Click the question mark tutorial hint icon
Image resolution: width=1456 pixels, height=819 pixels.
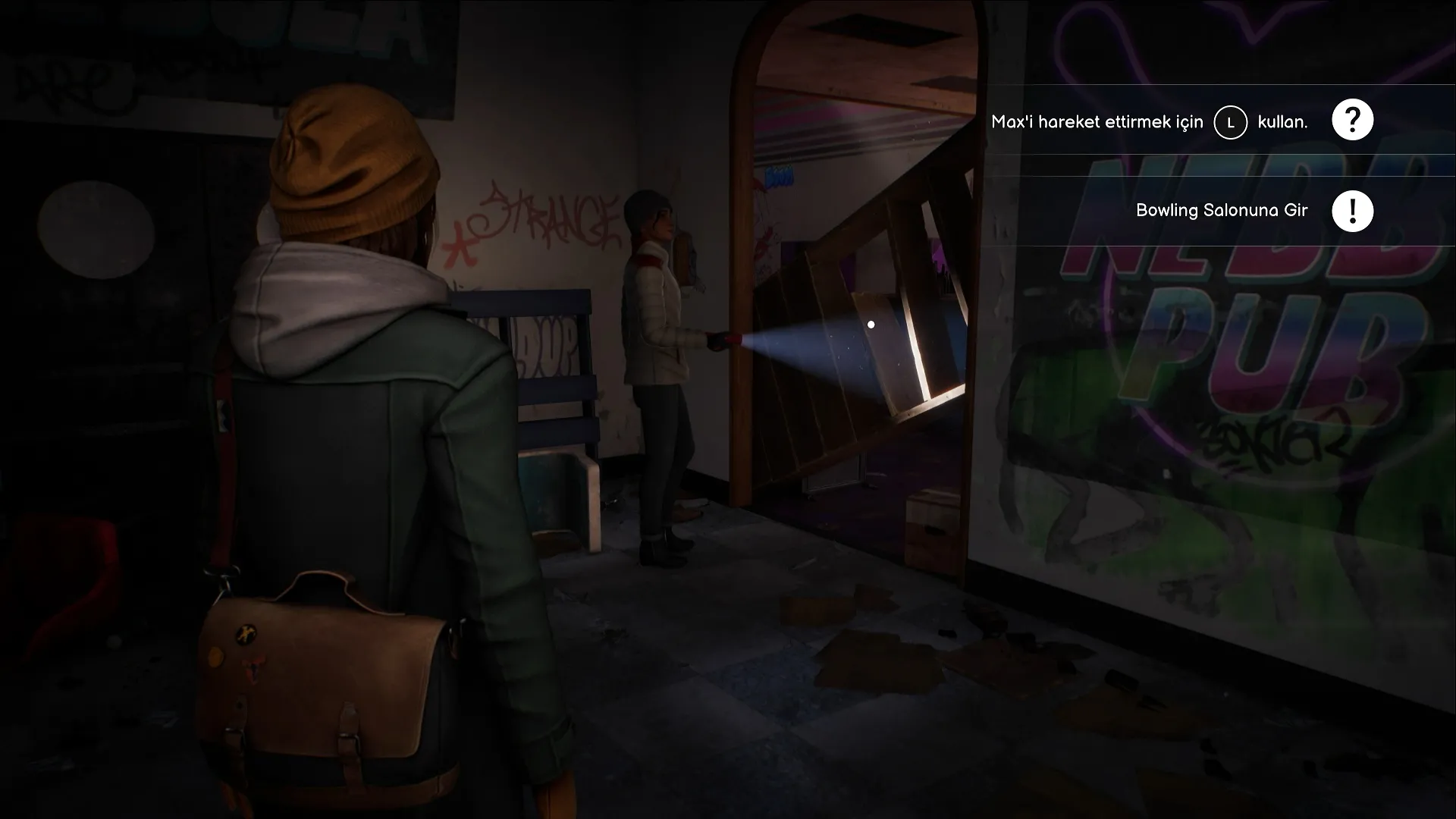[1352, 120]
